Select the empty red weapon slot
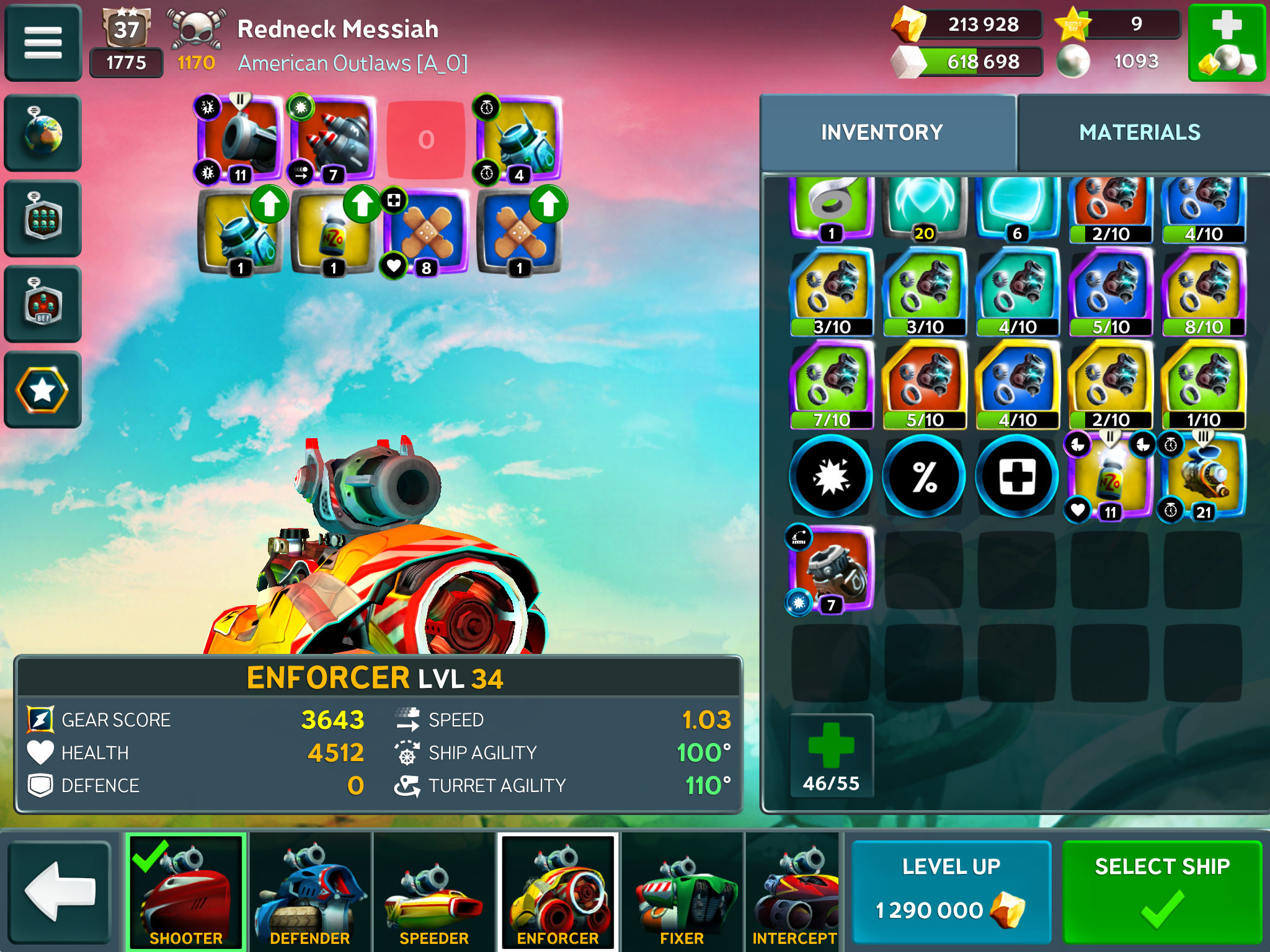This screenshot has height=952, width=1270. point(426,139)
